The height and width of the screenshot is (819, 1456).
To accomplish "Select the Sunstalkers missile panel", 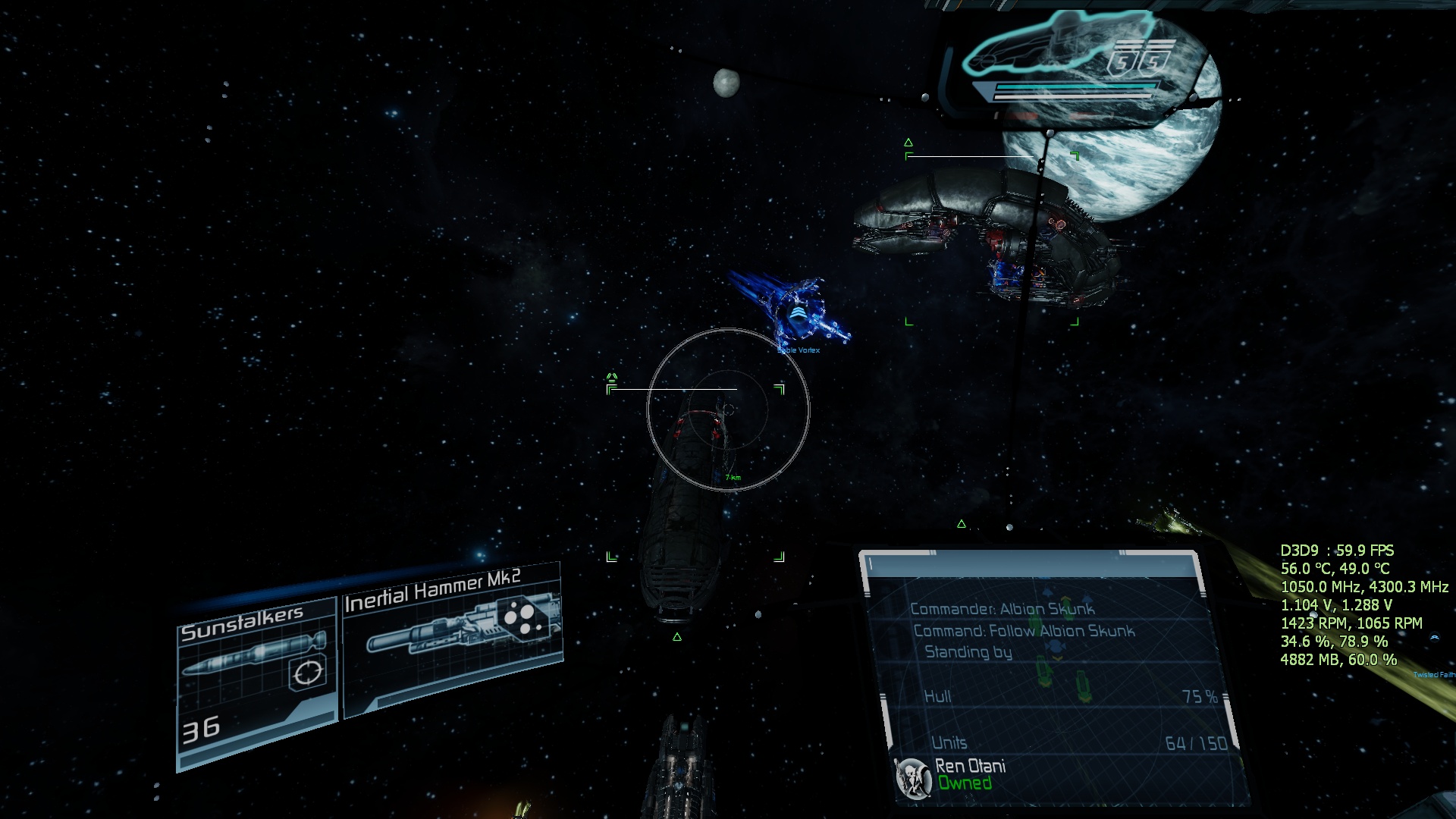I will click(256, 680).
